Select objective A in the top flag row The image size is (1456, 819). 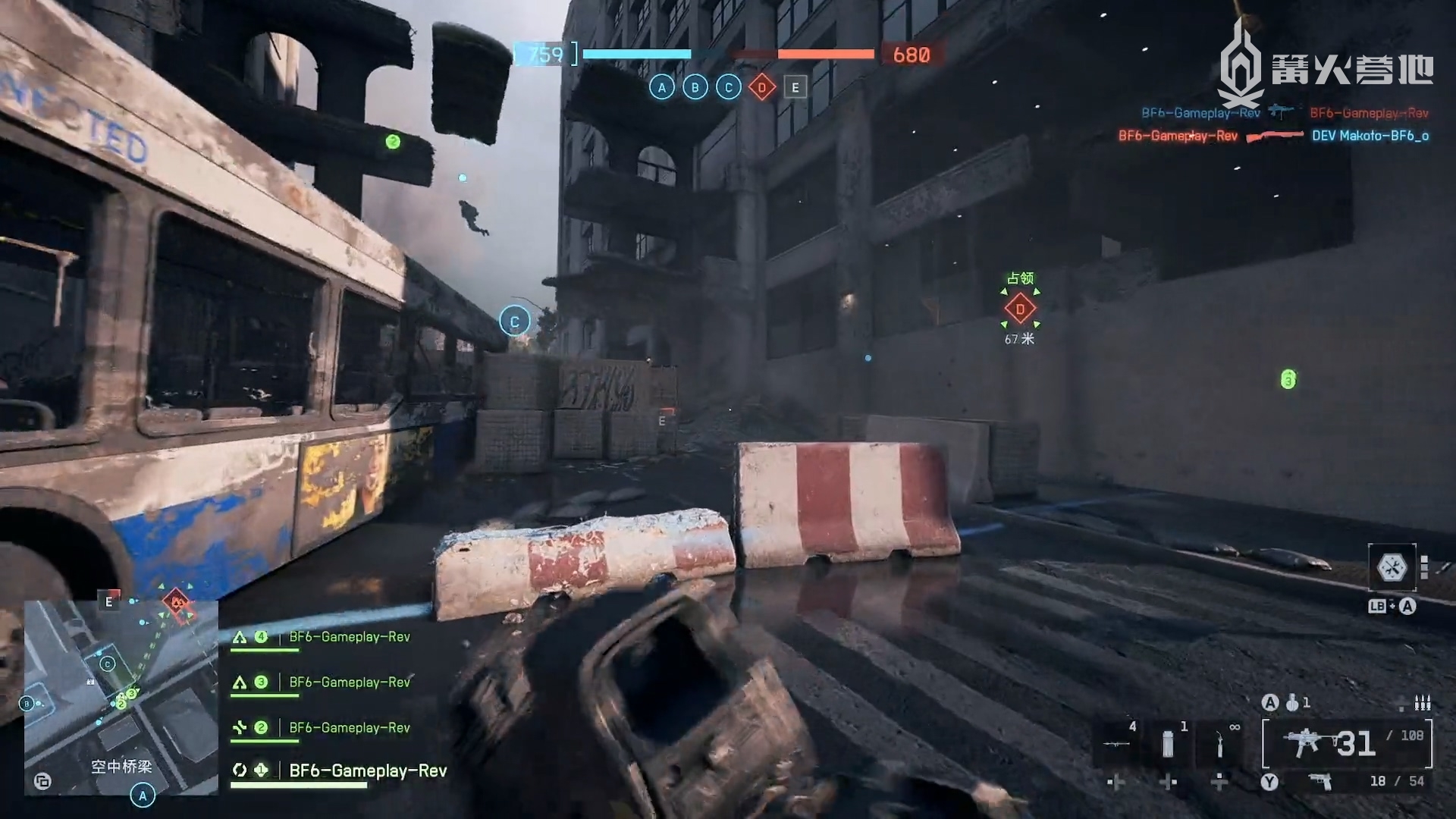(x=661, y=88)
